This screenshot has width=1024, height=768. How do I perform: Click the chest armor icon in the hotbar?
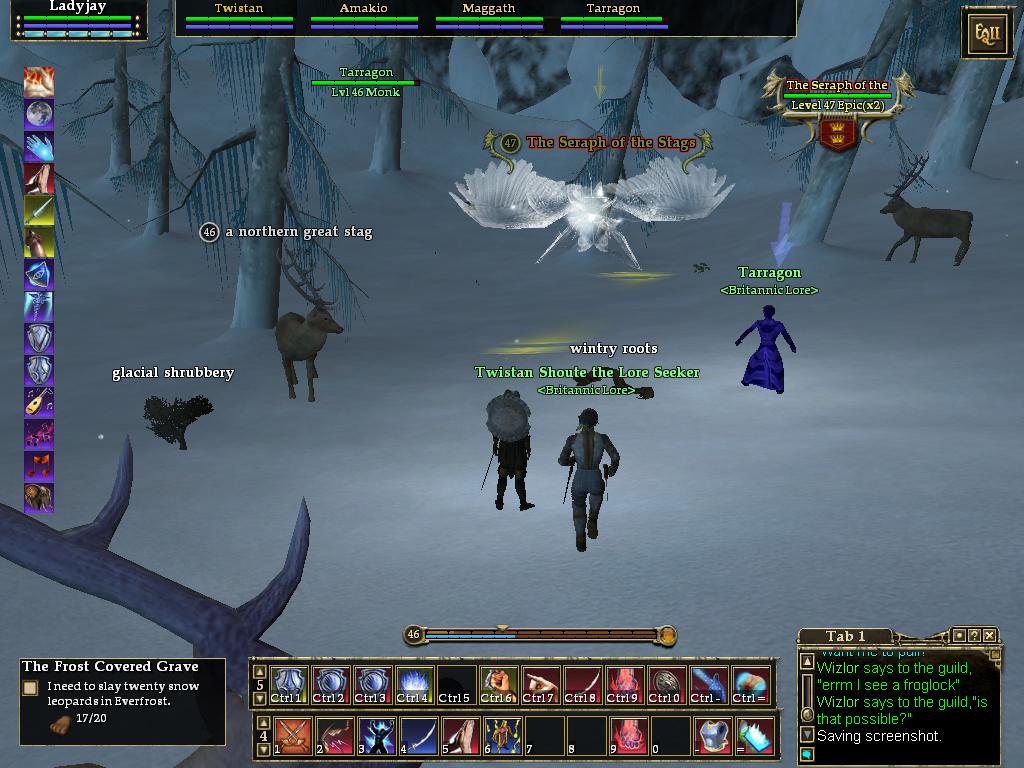click(x=713, y=736)
